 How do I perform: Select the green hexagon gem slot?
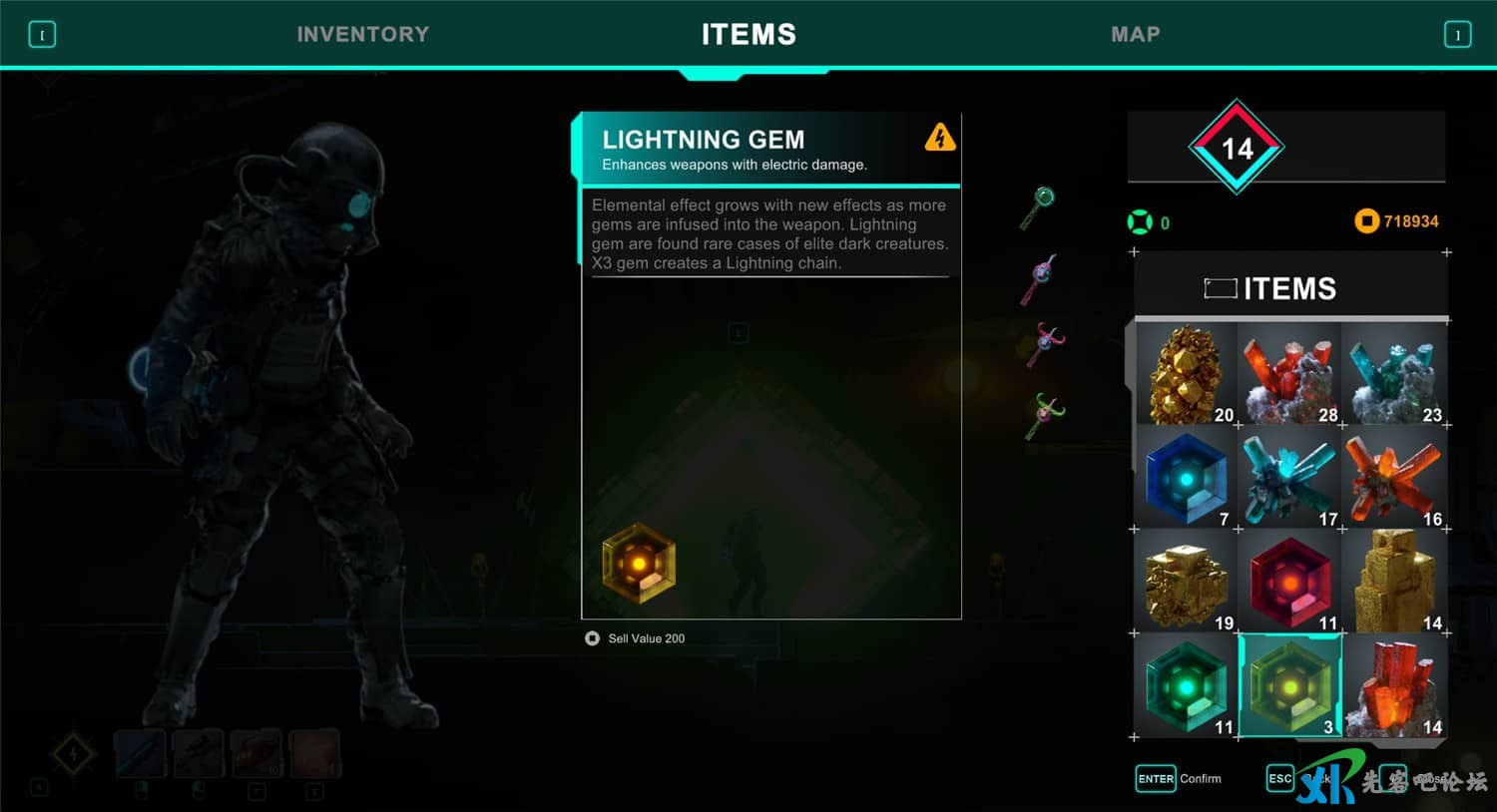(1187, 686)
